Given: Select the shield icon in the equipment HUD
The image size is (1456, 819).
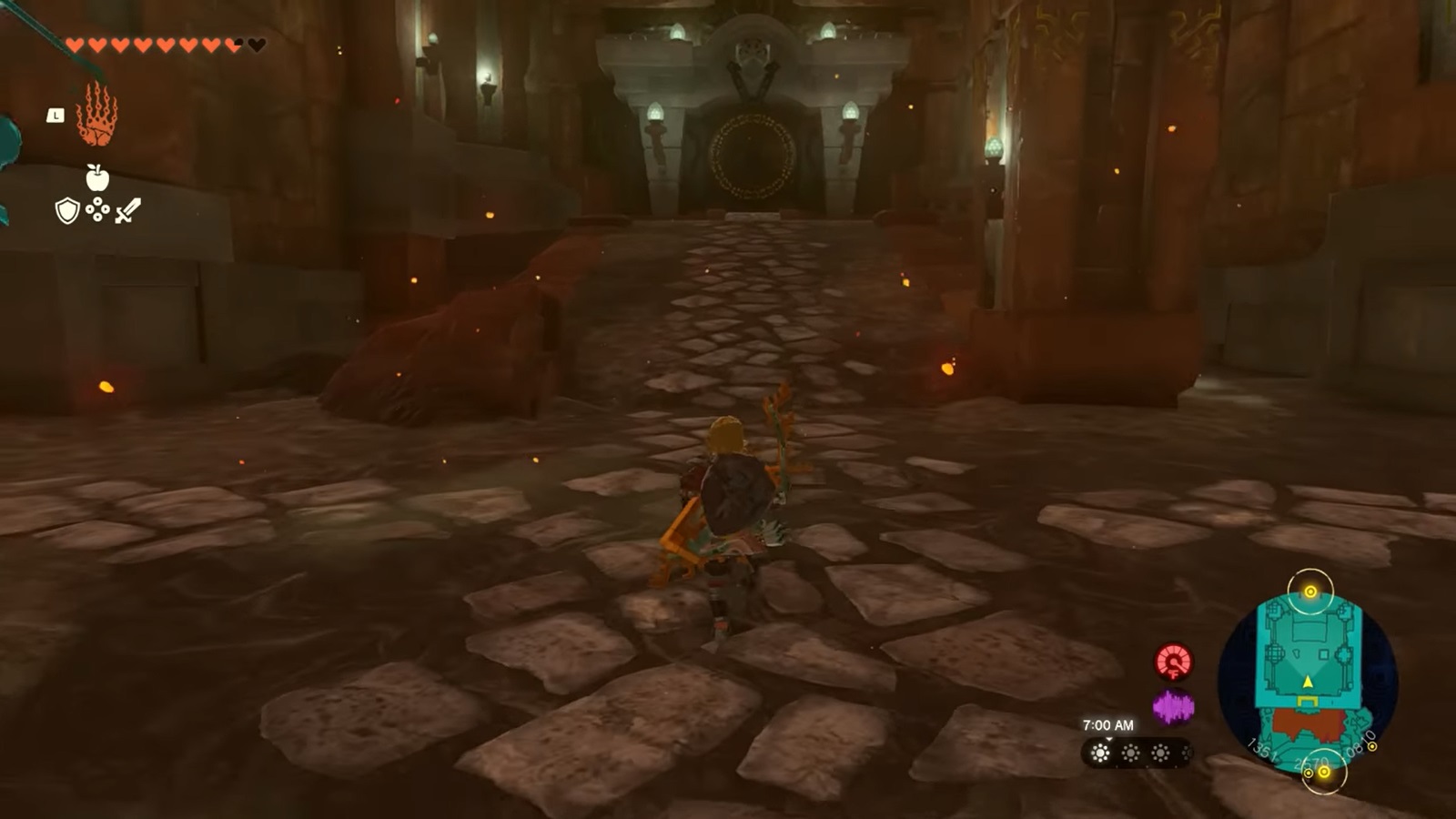Looking at the screenshot, I should [66, 211].
